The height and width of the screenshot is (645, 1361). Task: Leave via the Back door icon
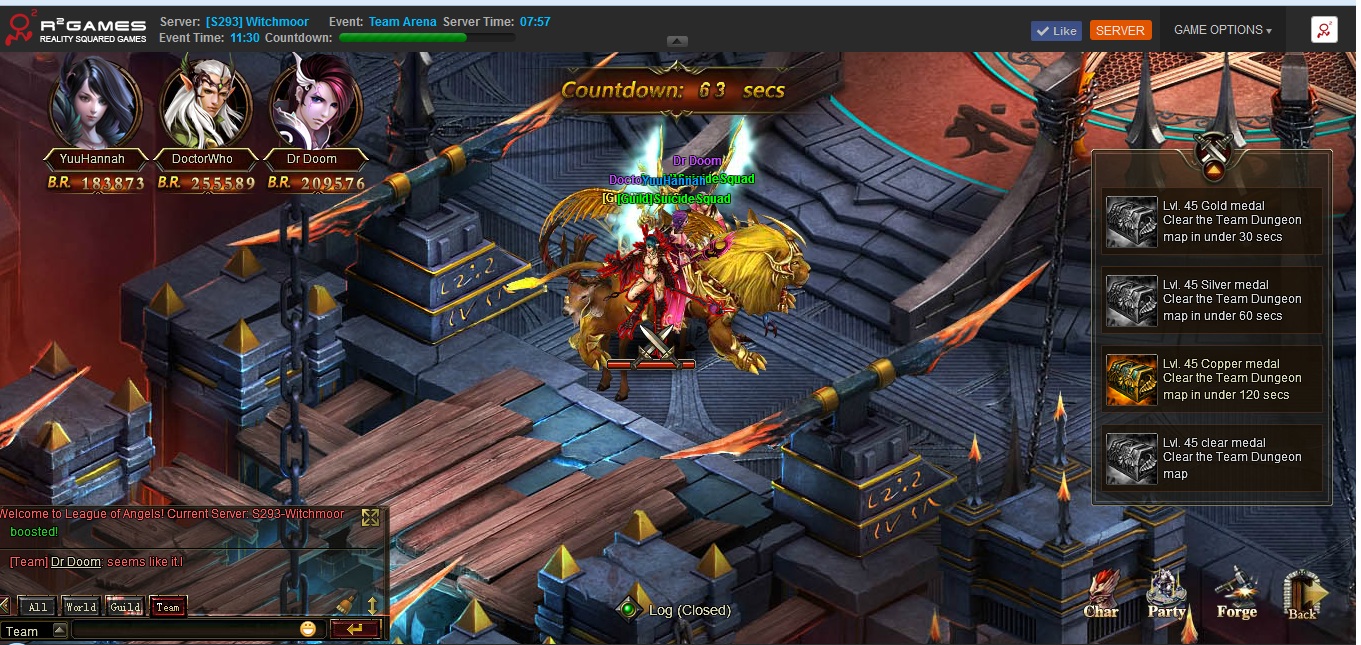(x=1303, y=595)
